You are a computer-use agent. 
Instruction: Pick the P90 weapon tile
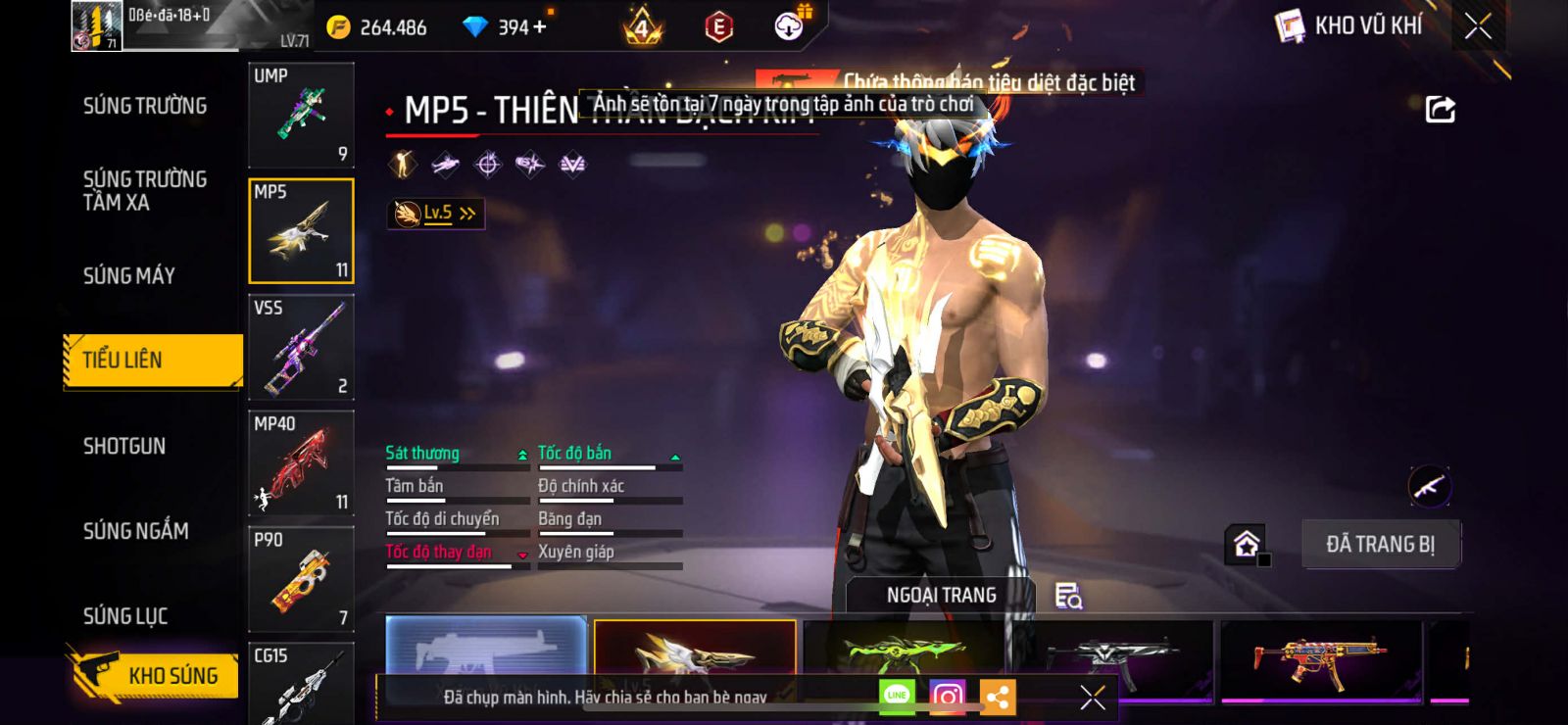pyautogui.click(x=301, y=579)
